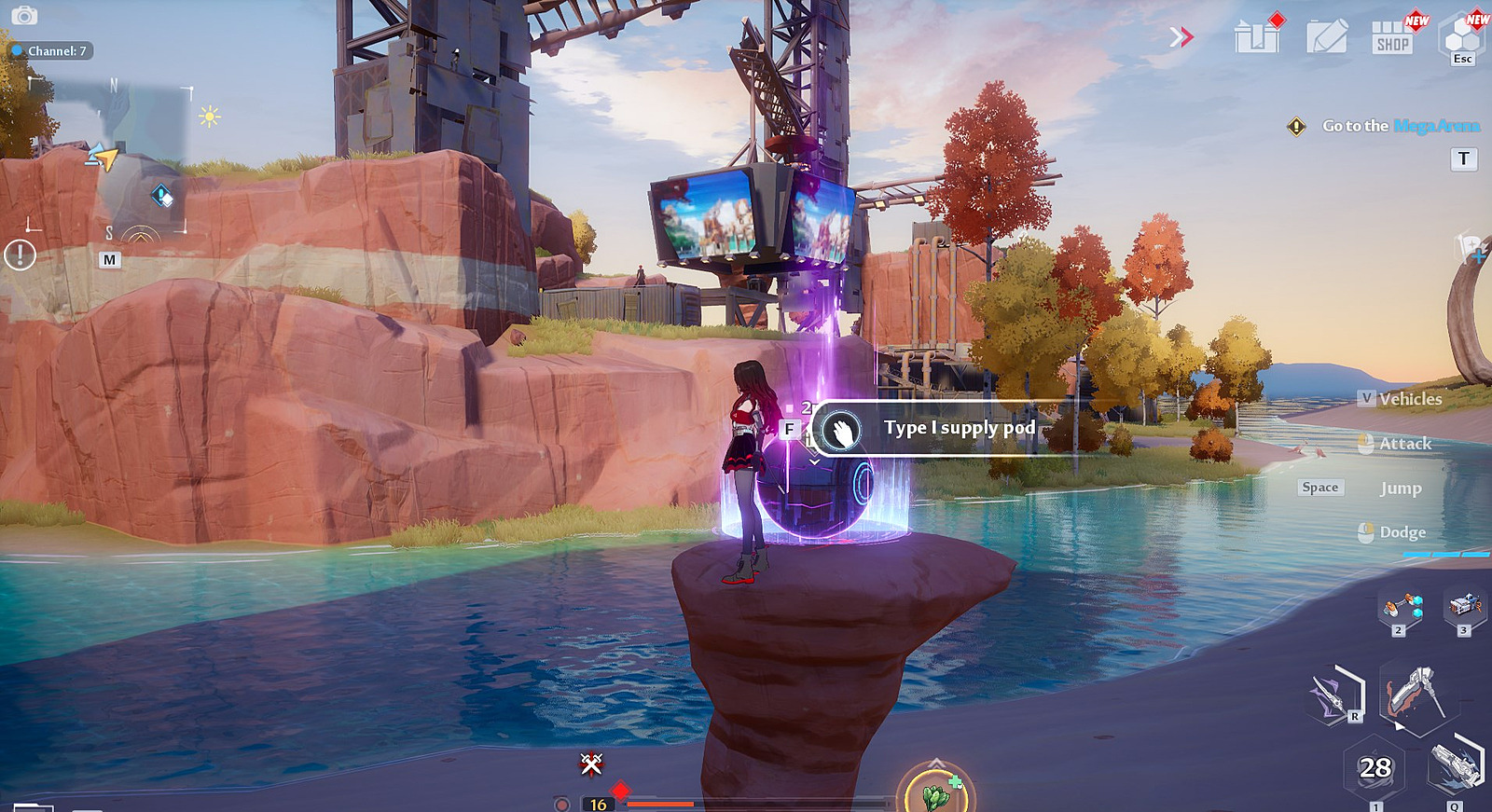Open the notepad and pencil icon
The height and width of the screenshot is (812, 1492).
click(1326, 37)
